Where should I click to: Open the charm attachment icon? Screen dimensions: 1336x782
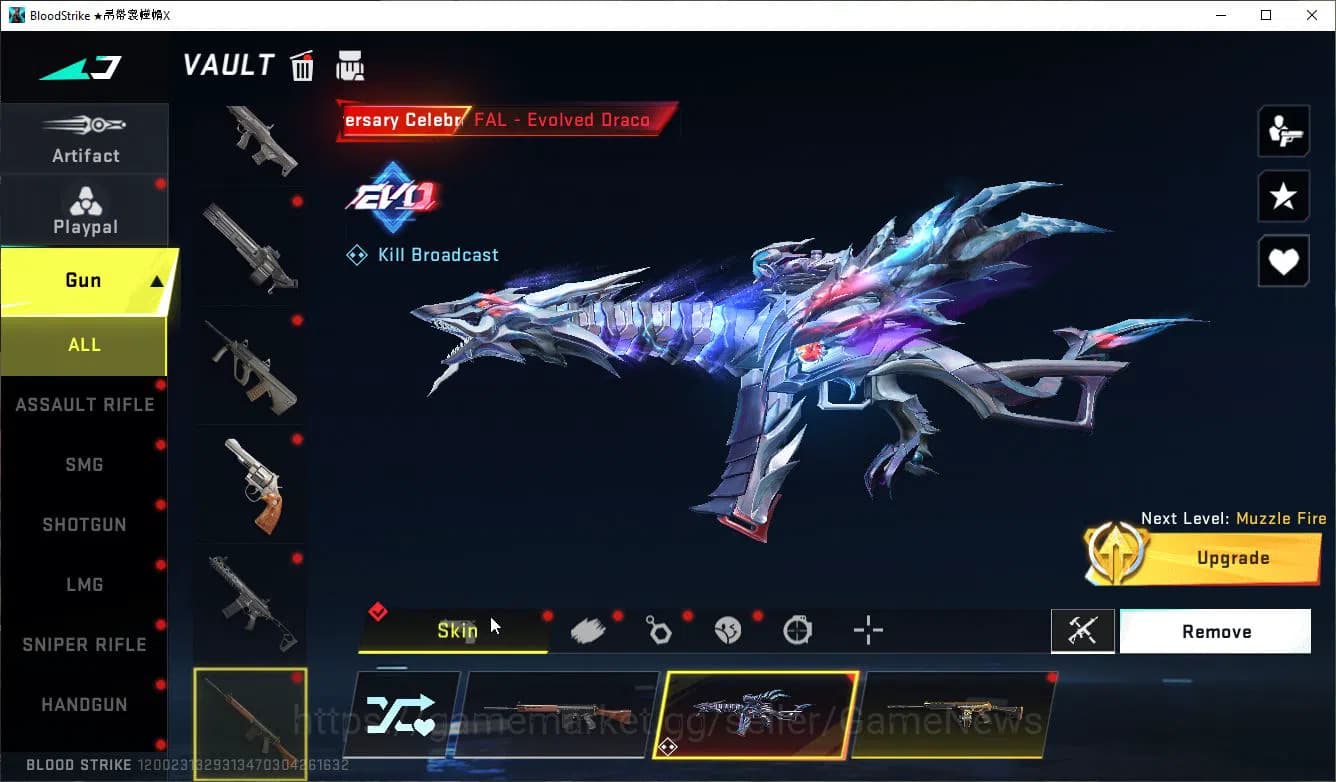[659, 629]
